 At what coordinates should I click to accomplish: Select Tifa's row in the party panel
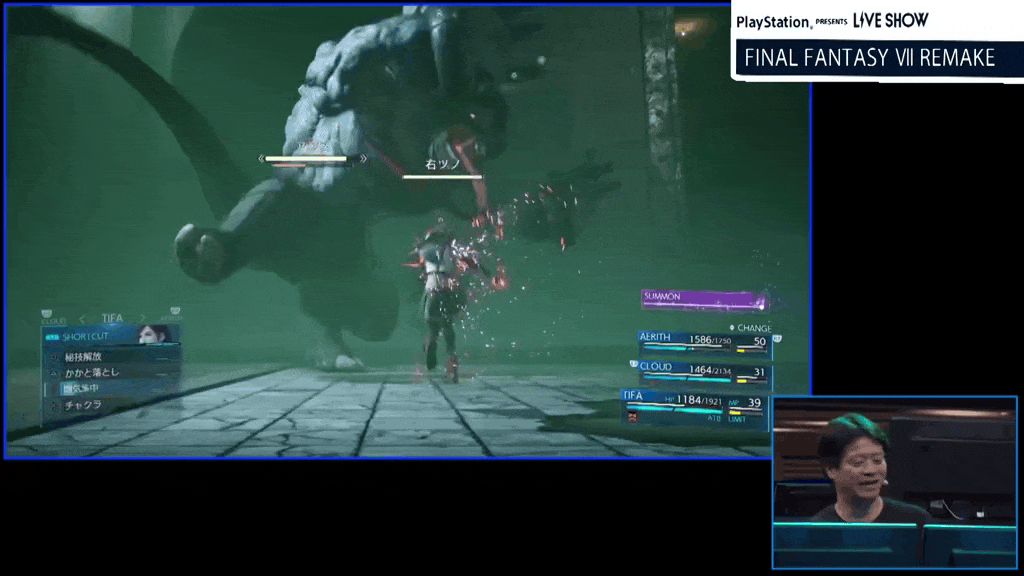pos(697,403)
